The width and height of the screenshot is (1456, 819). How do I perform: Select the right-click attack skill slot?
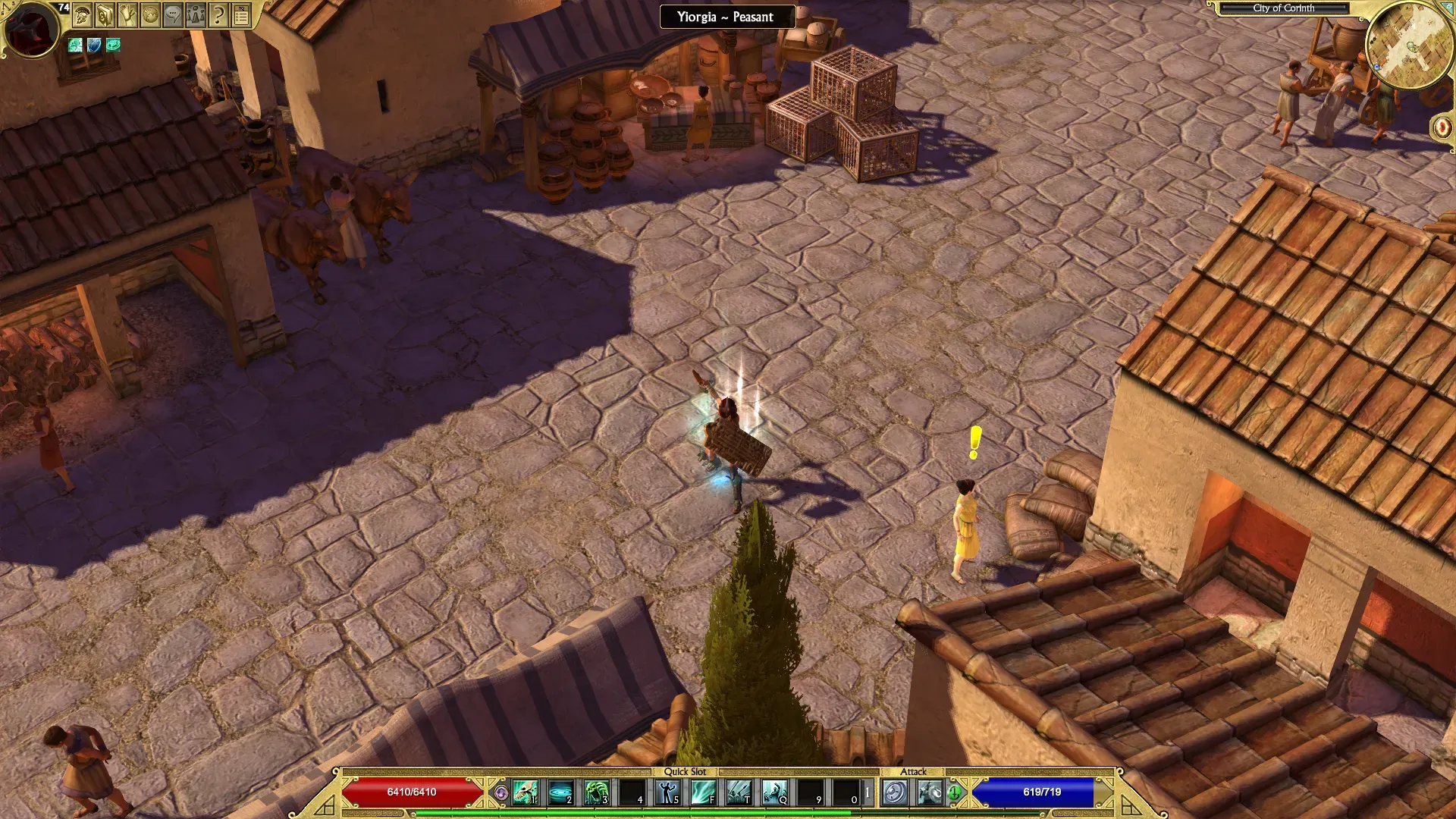pos(930,792)
